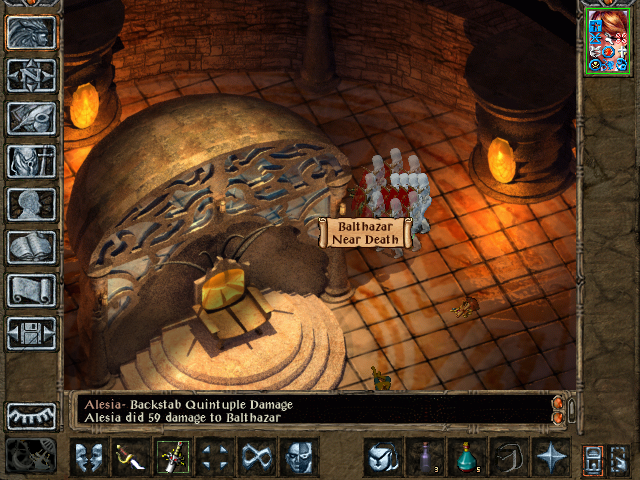
Task: Return to game with the top sidebar button
Action: point(31,32)
